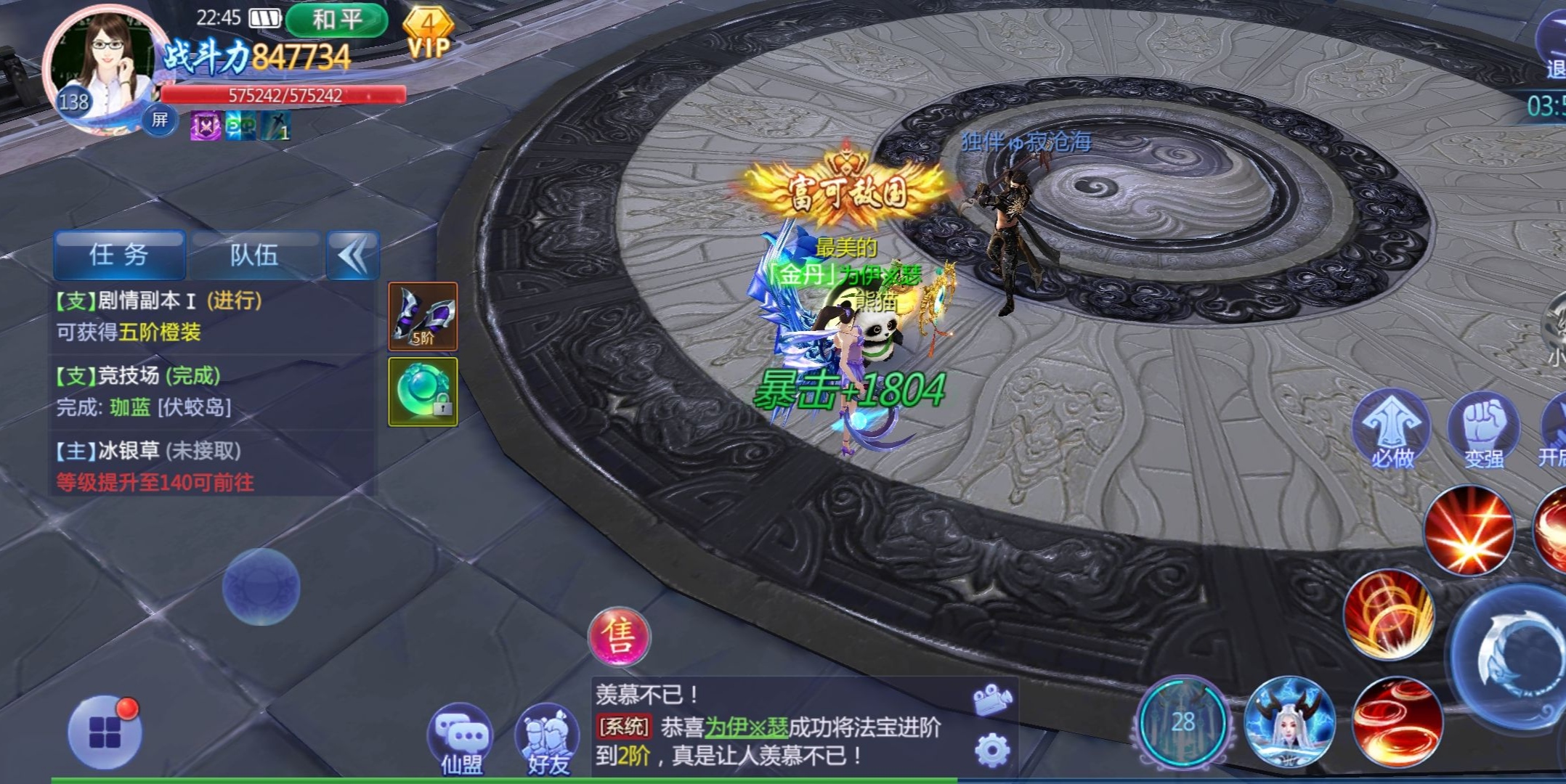Viewport: 1566px width, 784px height.
Task: Open the 变强 power-up menu
Action: tap(1483, 430)
